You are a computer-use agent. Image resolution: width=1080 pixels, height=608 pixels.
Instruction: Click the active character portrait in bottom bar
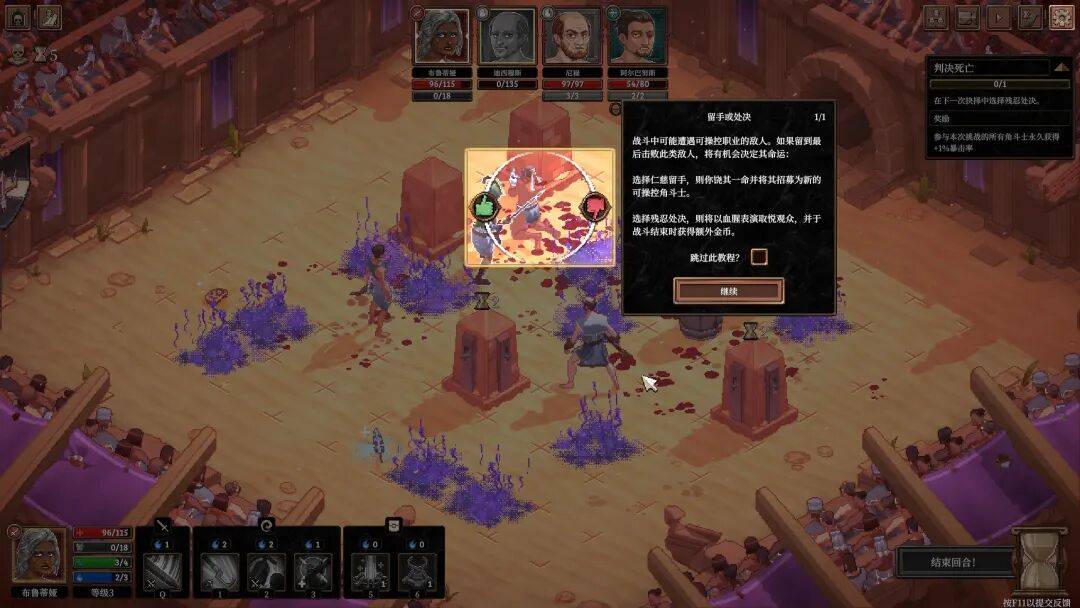[40, 554]
